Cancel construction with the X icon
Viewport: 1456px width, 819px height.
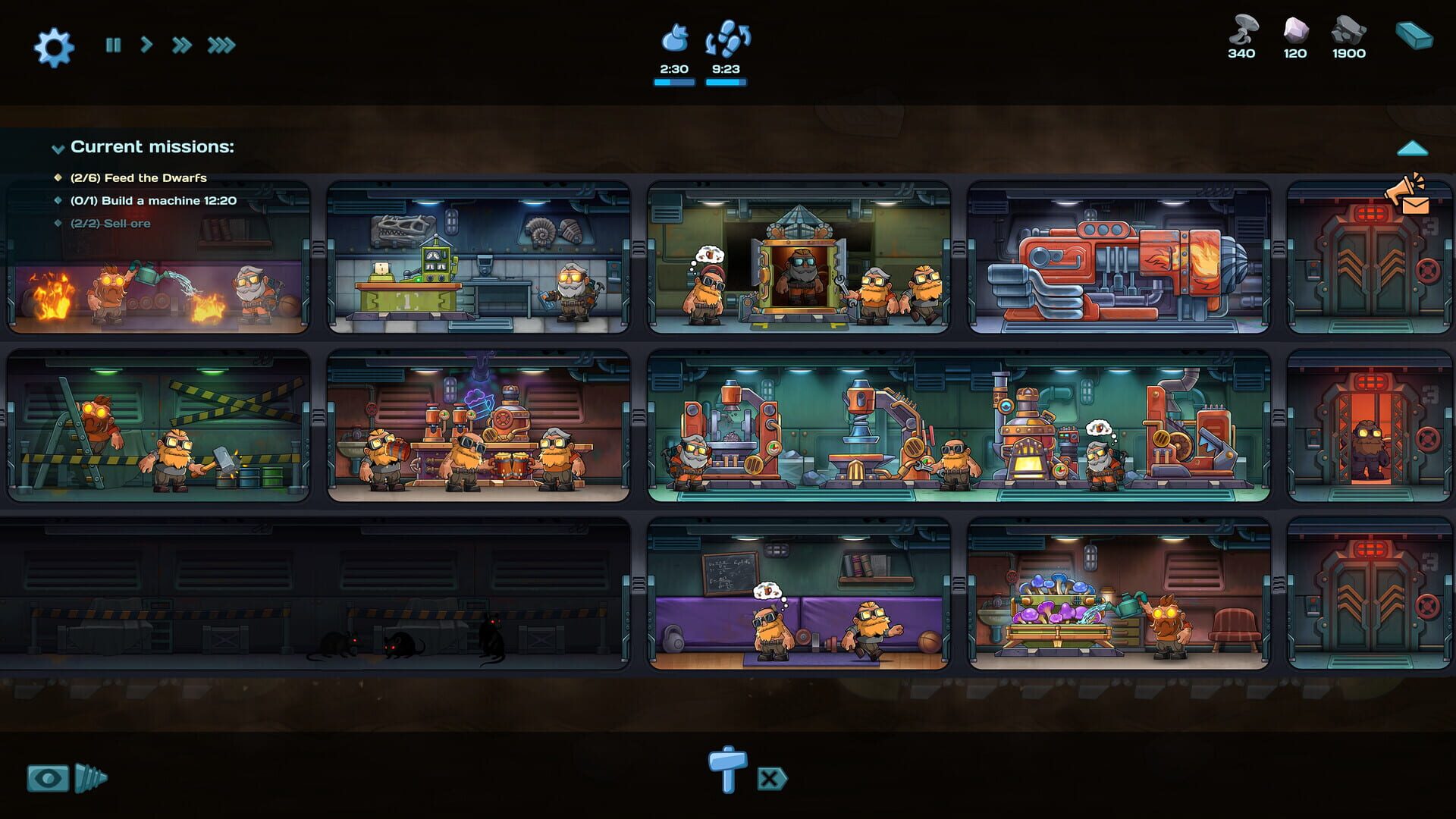(x=772, y=777)
